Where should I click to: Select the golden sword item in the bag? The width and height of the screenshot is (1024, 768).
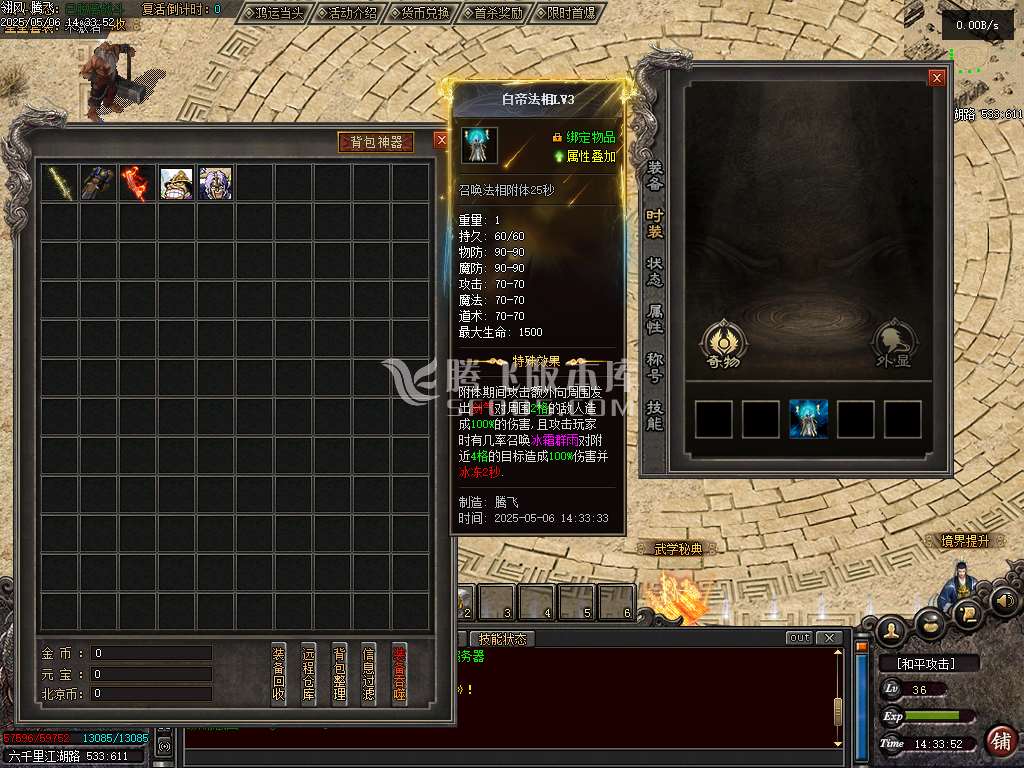[x=59, y=183]
